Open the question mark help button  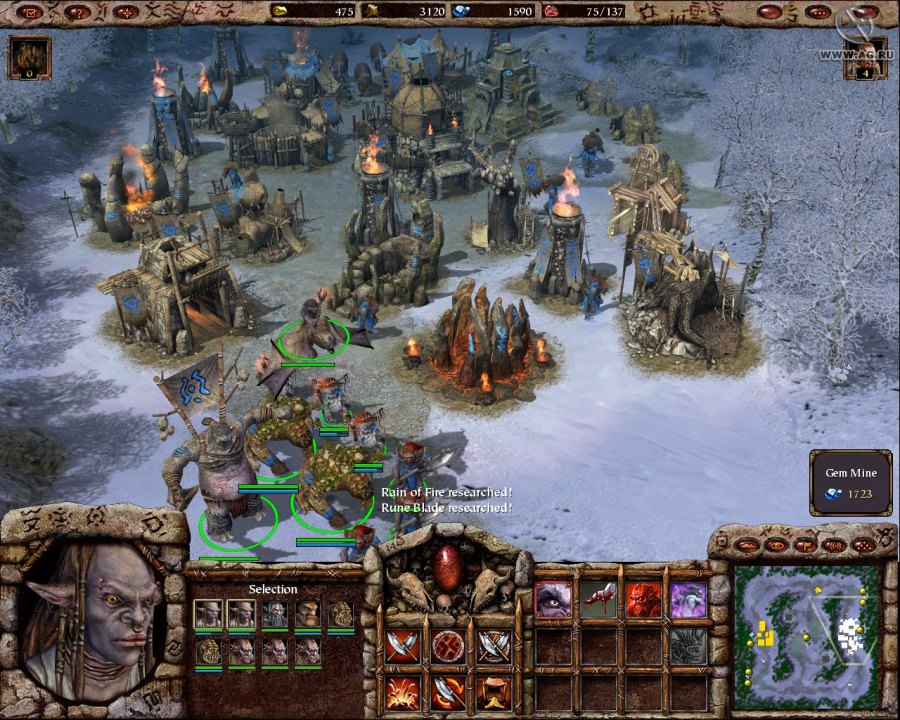[x=78, y=12]
